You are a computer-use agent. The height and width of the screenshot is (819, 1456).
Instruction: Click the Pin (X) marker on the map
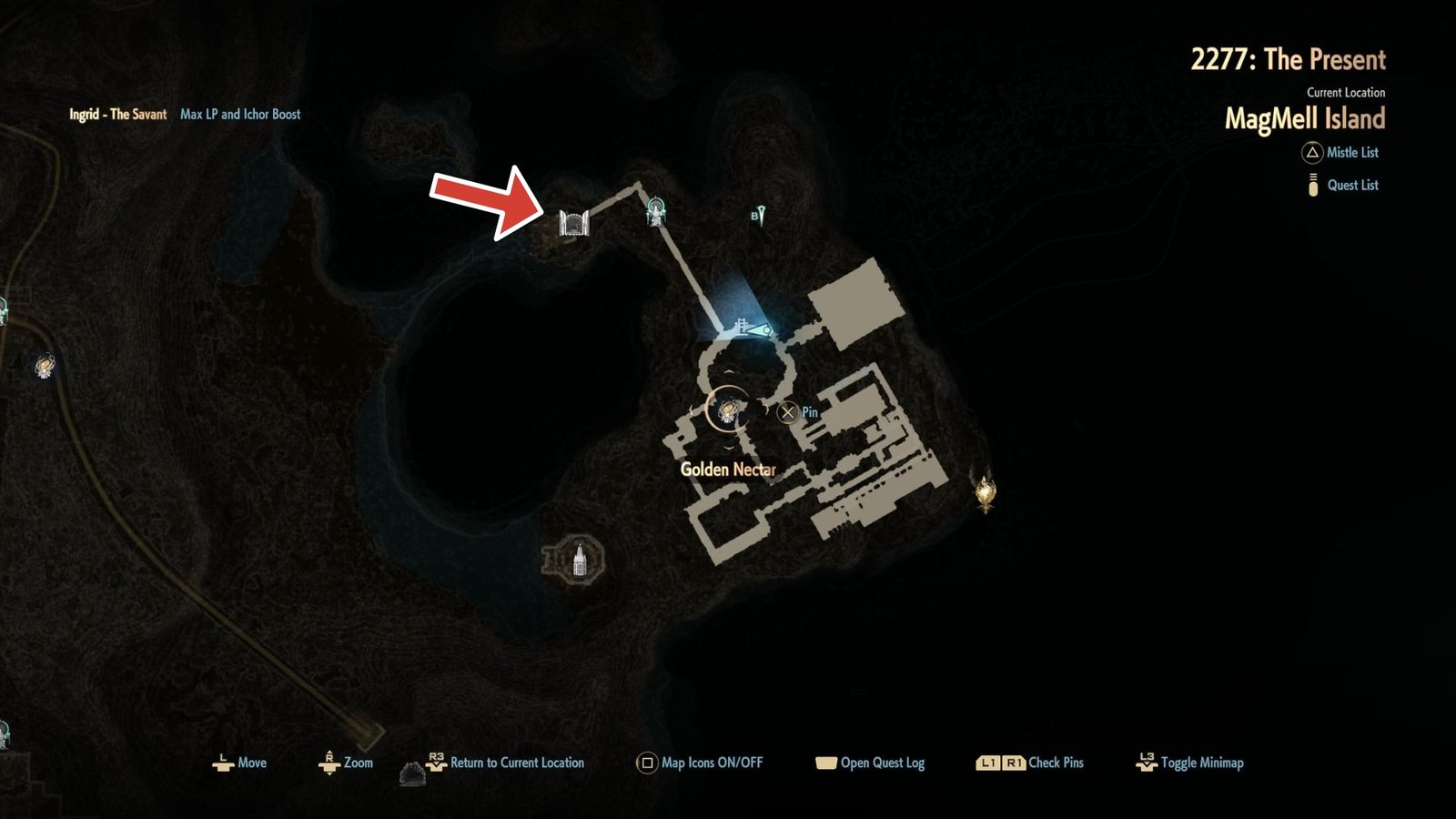788,411
